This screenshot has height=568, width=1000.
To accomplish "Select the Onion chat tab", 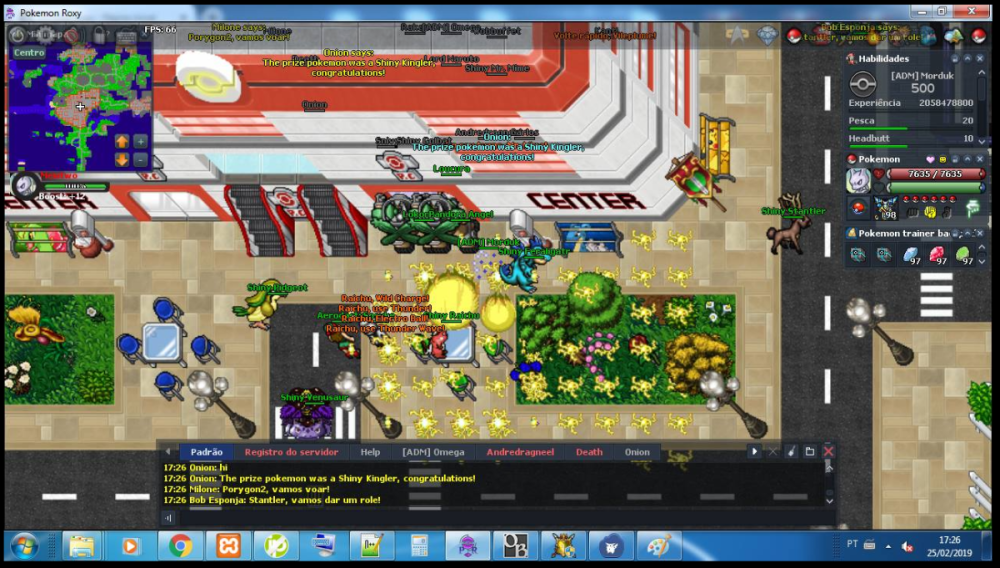I will point(637,452).
